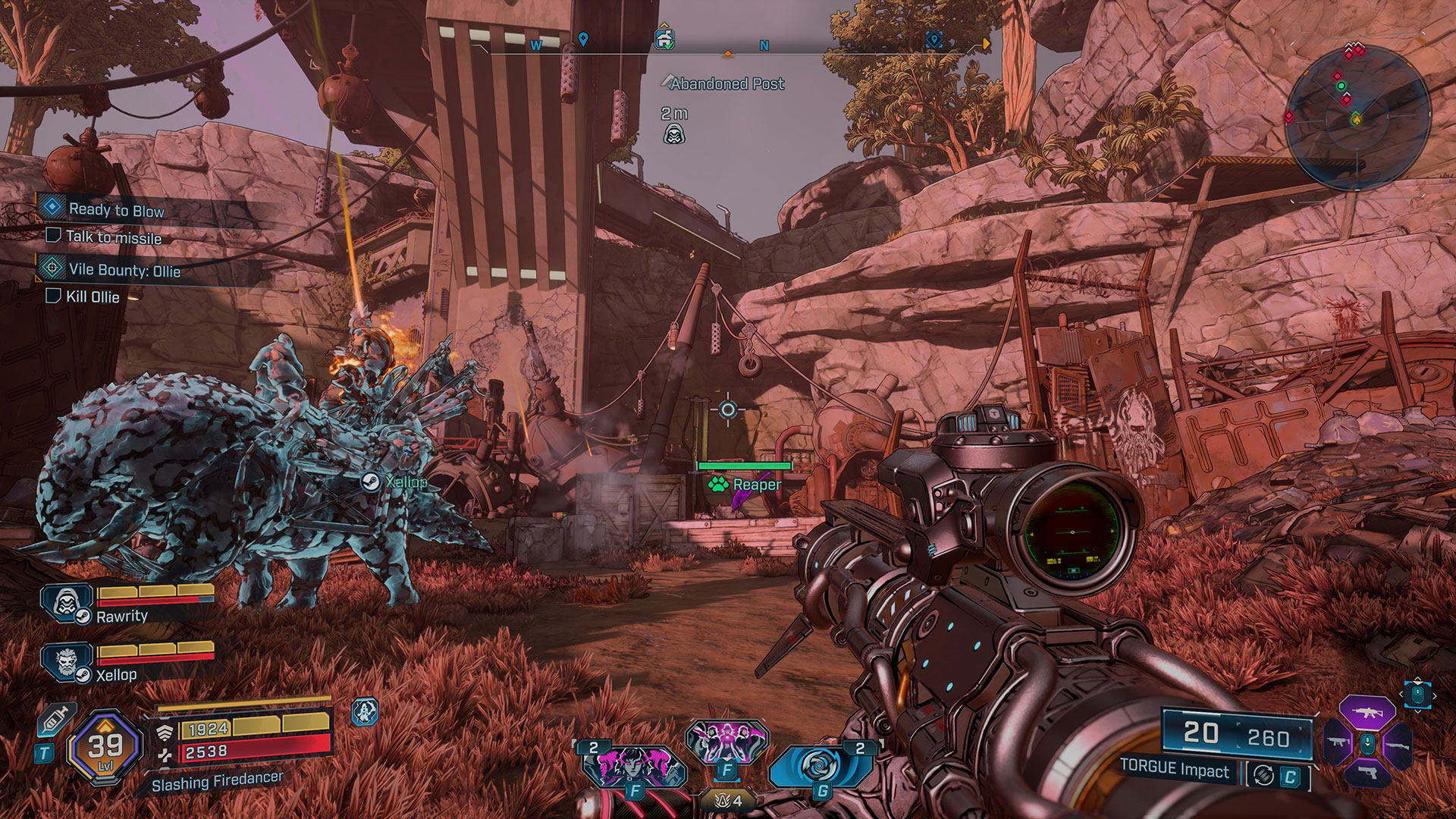Viewport: 1456px width, 819px height.
Task: Tick the Kill Ollie objective checkbox
Action: click(53, 296)
